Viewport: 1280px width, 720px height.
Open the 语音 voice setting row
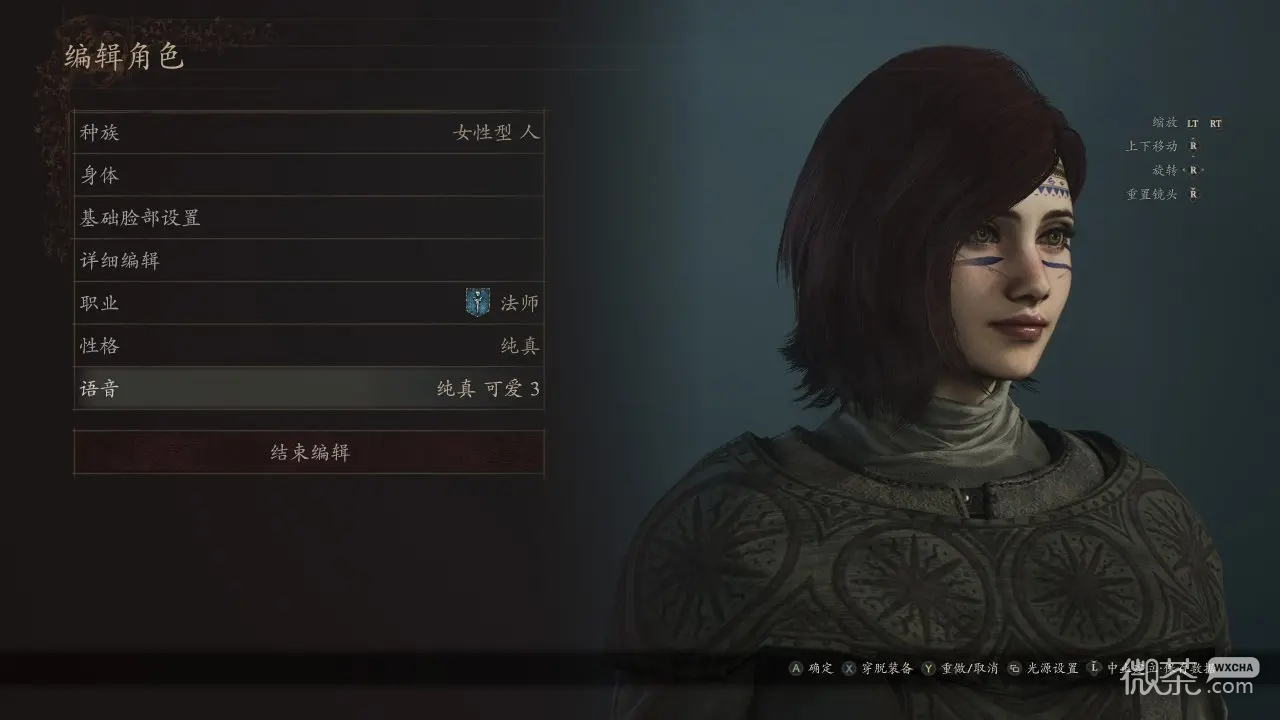point(309,388)
